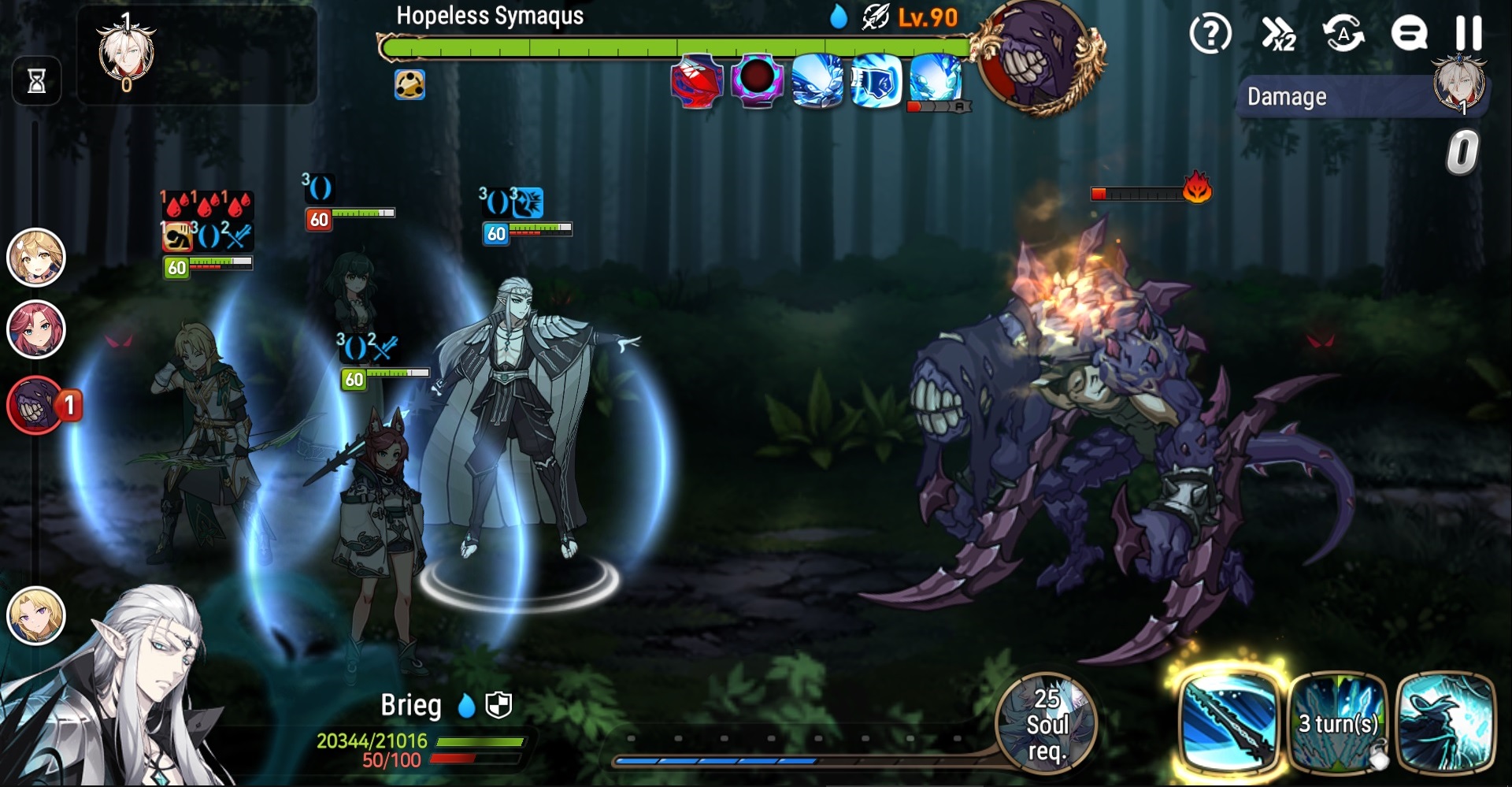Select the Symaqus boss turn-order portrait
Screen dimensions: 1512x787
click(x=36, y=404)
